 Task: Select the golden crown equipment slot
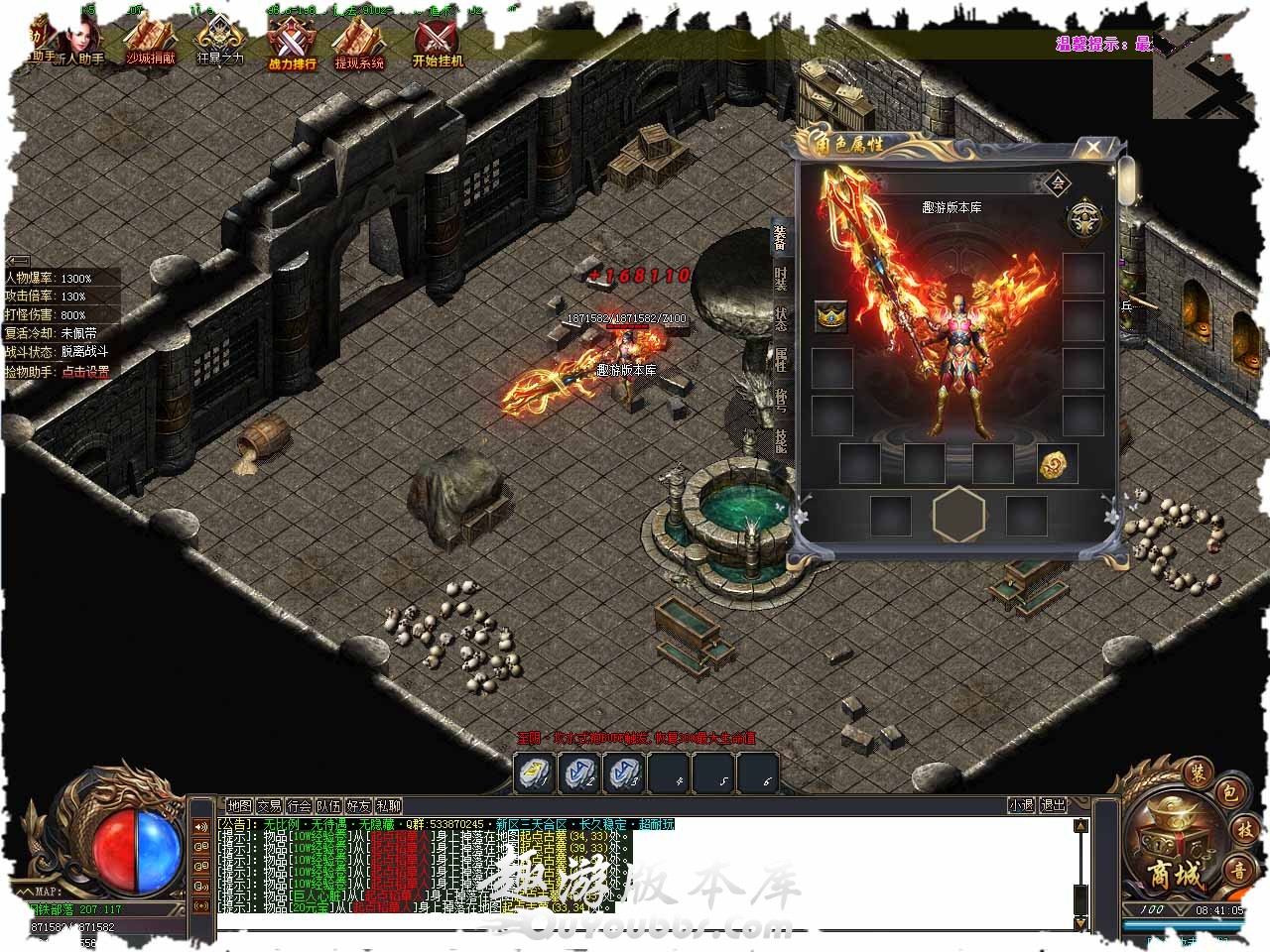[x=831, y=316]
